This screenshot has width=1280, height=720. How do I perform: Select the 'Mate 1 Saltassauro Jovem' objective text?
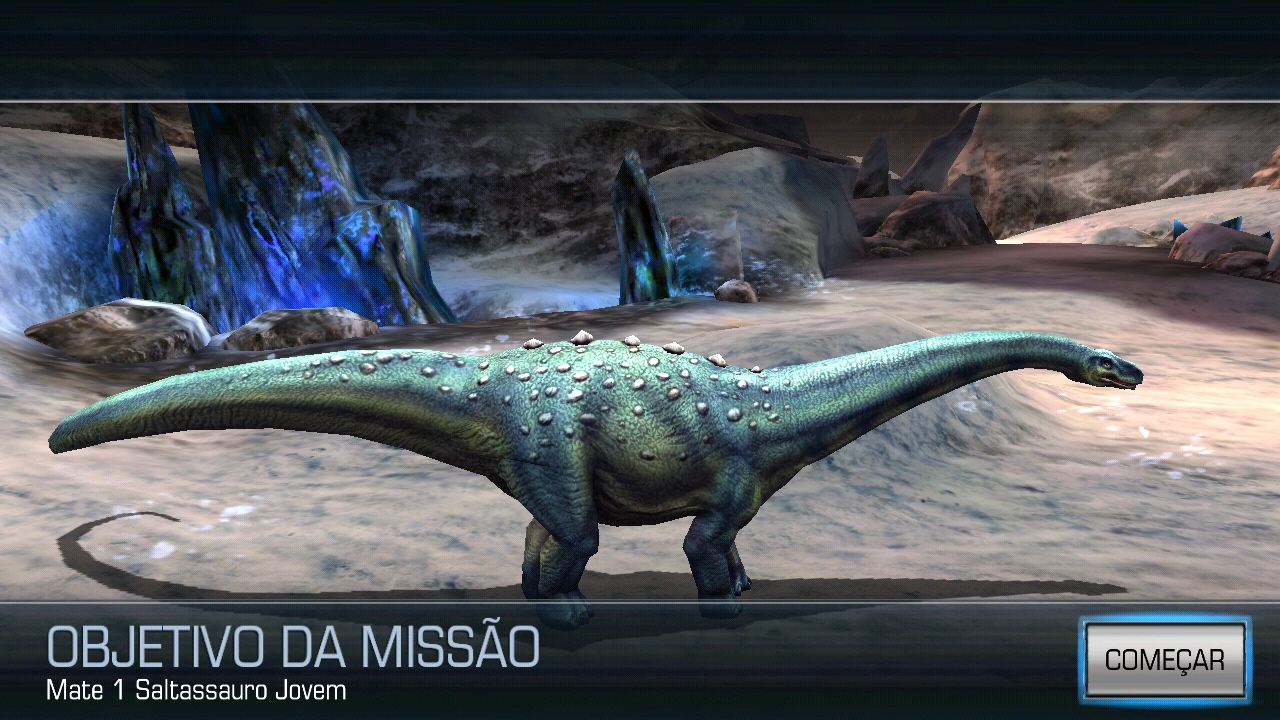pyautogui.click(x=192, y=688)
